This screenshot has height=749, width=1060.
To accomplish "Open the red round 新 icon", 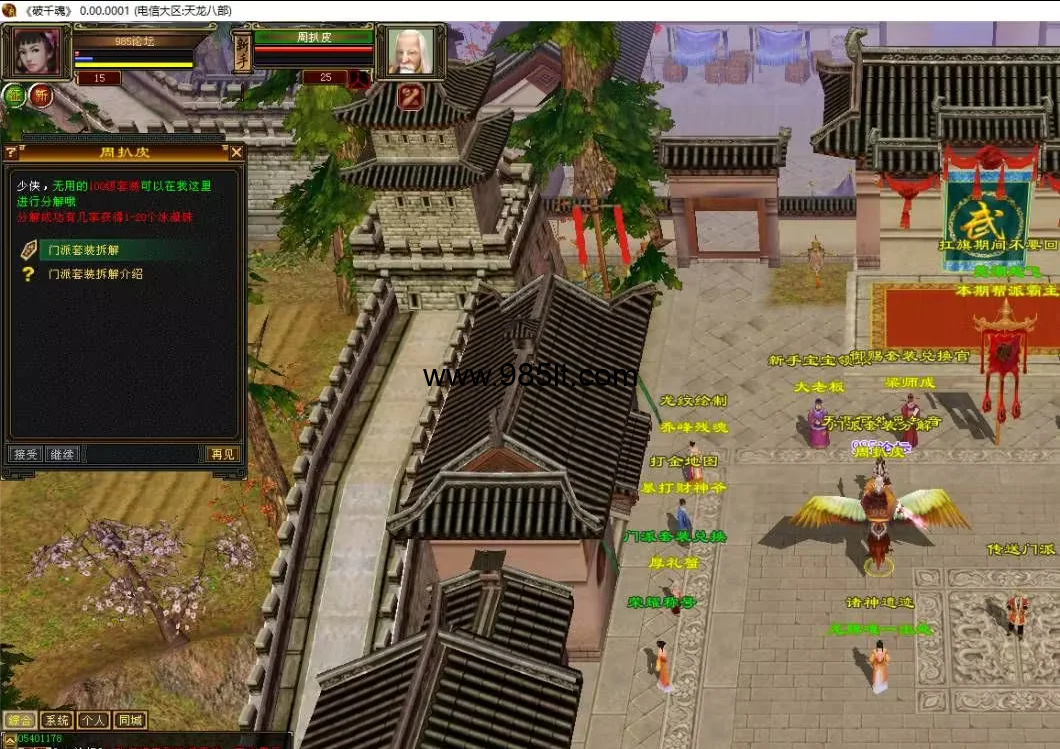I will click(x=41, y=96).
